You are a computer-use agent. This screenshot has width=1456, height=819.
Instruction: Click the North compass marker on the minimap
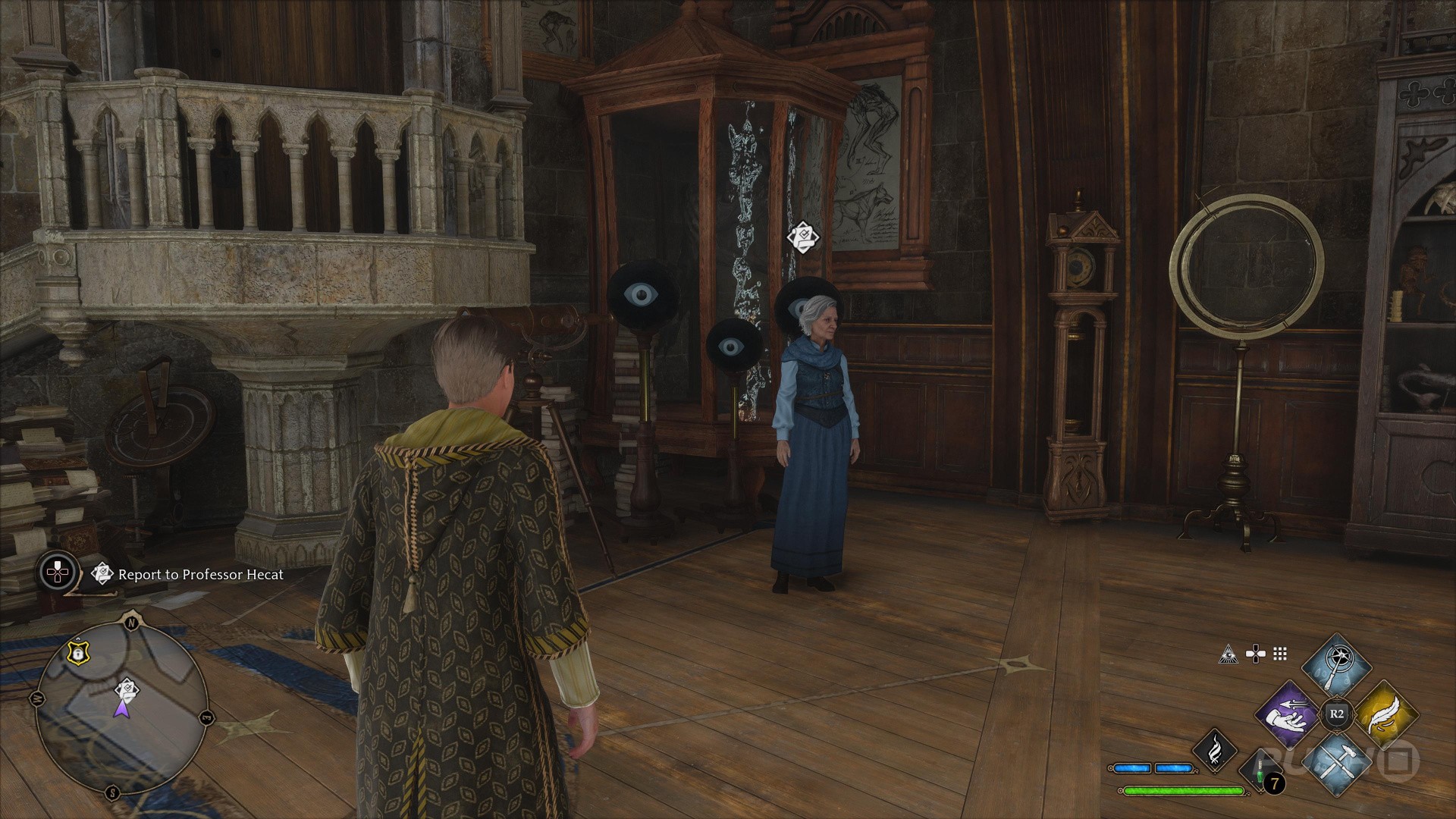pos(131,621)
